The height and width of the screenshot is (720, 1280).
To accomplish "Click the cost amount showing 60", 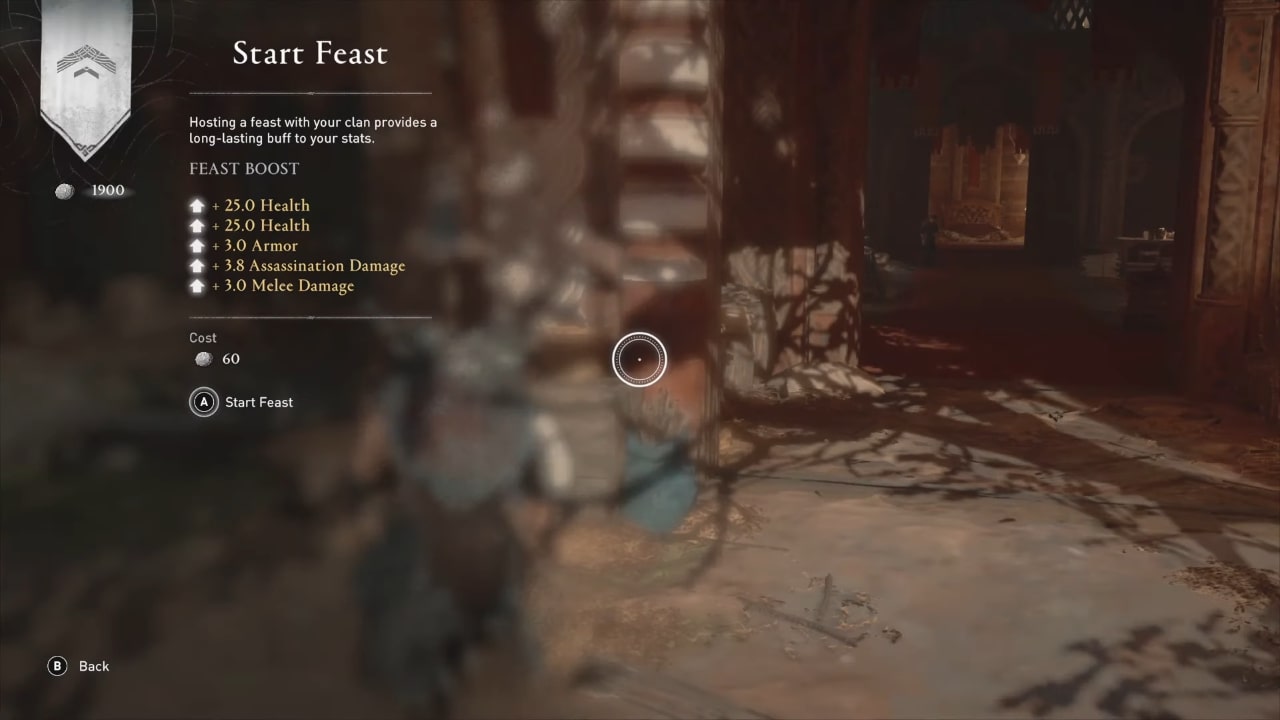I will [231, 359].
